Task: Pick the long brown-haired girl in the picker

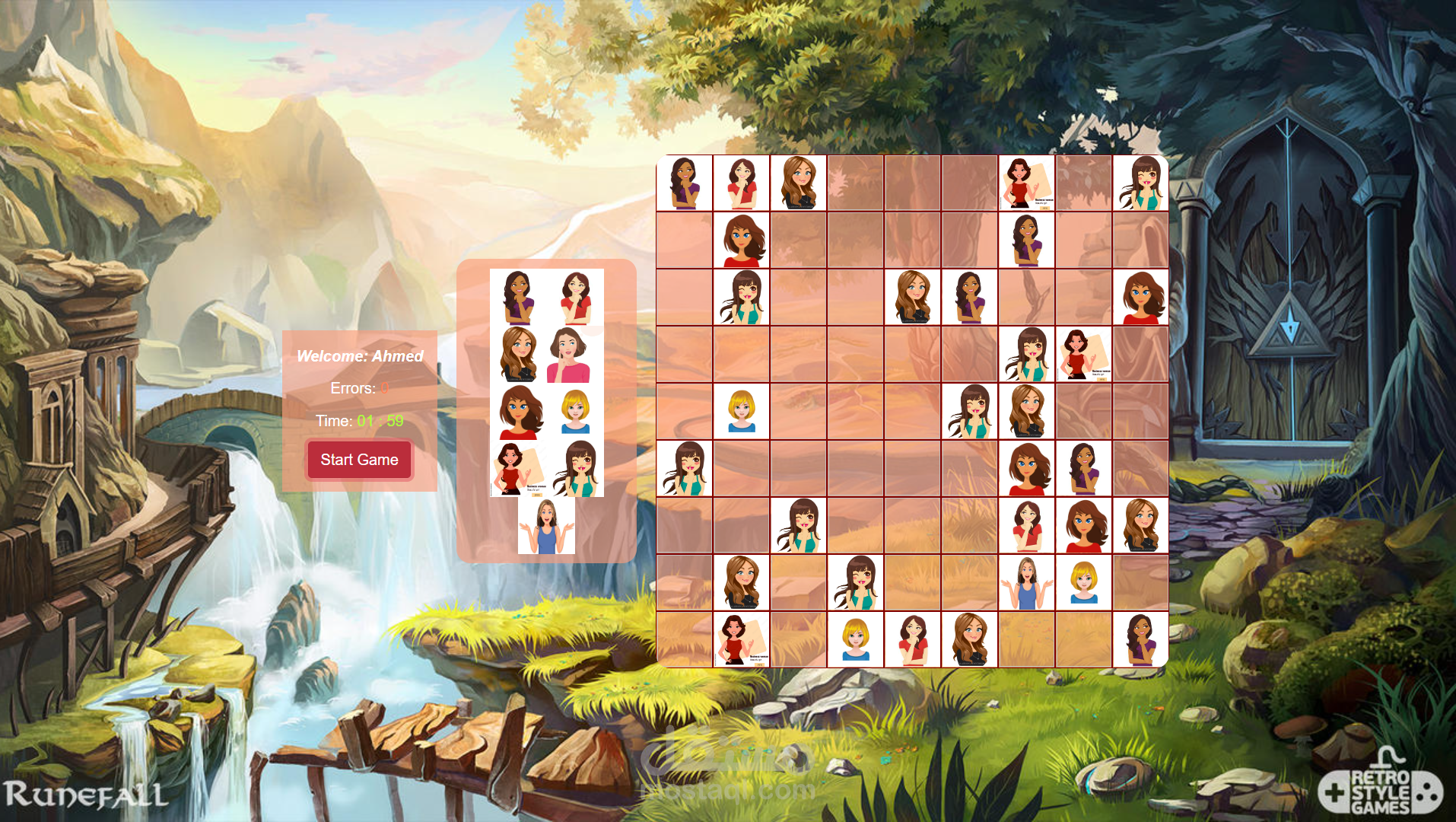Action: click(x=518, y=355)
